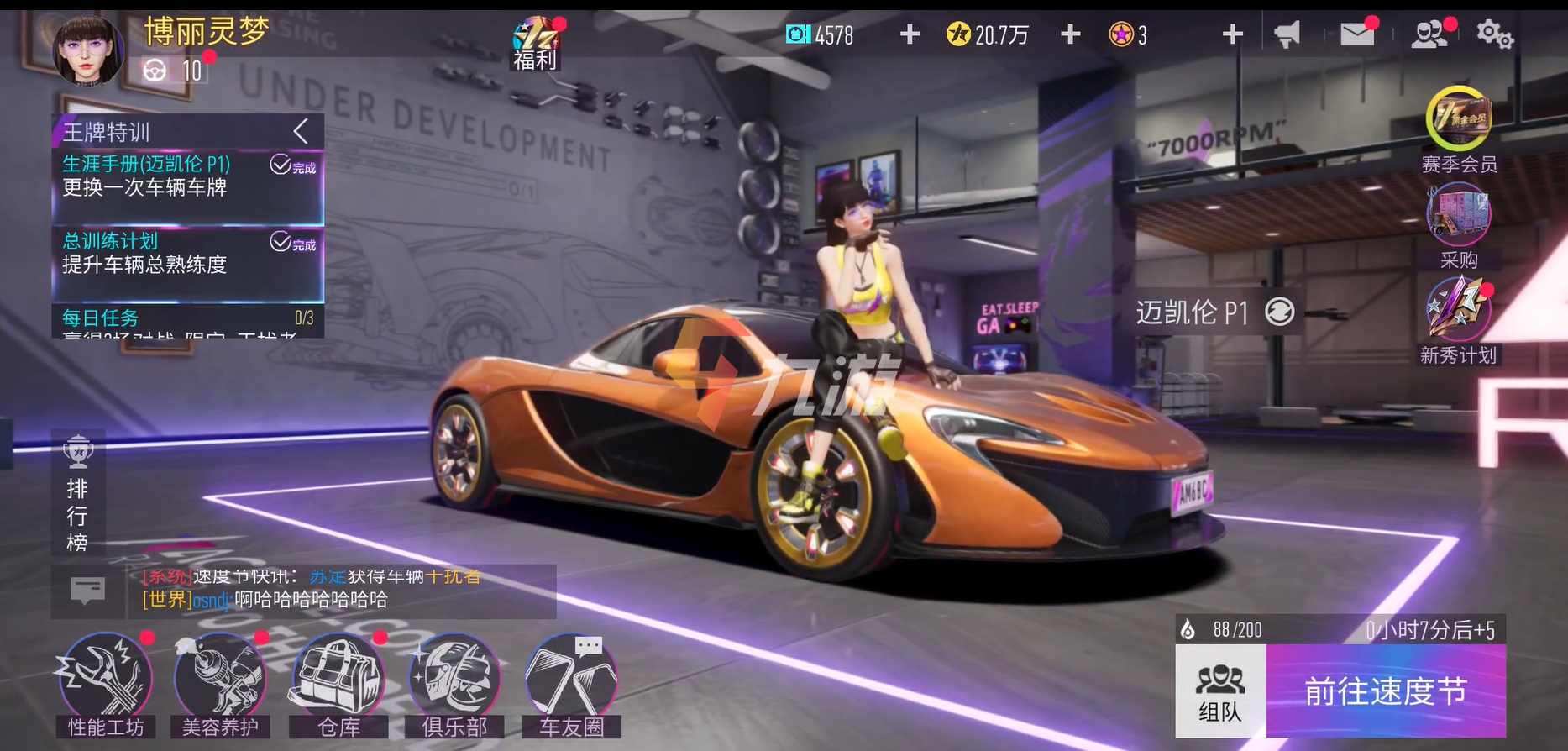Open 美容养护 car beauty care

pyautogui.click(x=220, y=685)
